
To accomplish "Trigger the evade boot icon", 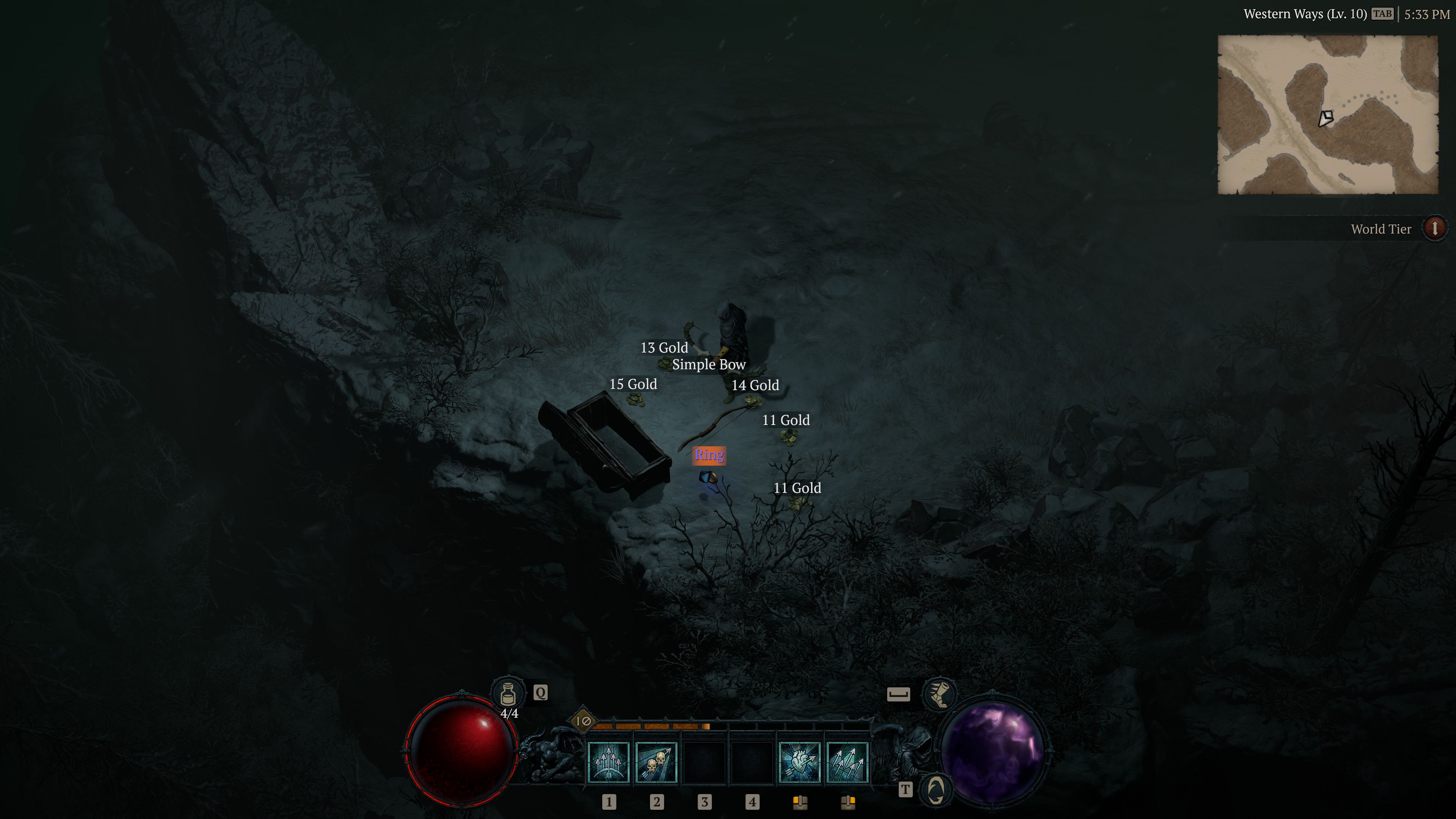I will click(x=939, y=693).
